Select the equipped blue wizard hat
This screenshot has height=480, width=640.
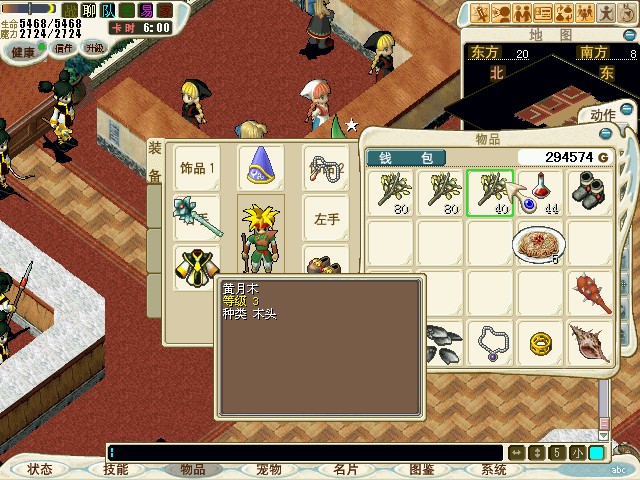[x=261, y=167]
